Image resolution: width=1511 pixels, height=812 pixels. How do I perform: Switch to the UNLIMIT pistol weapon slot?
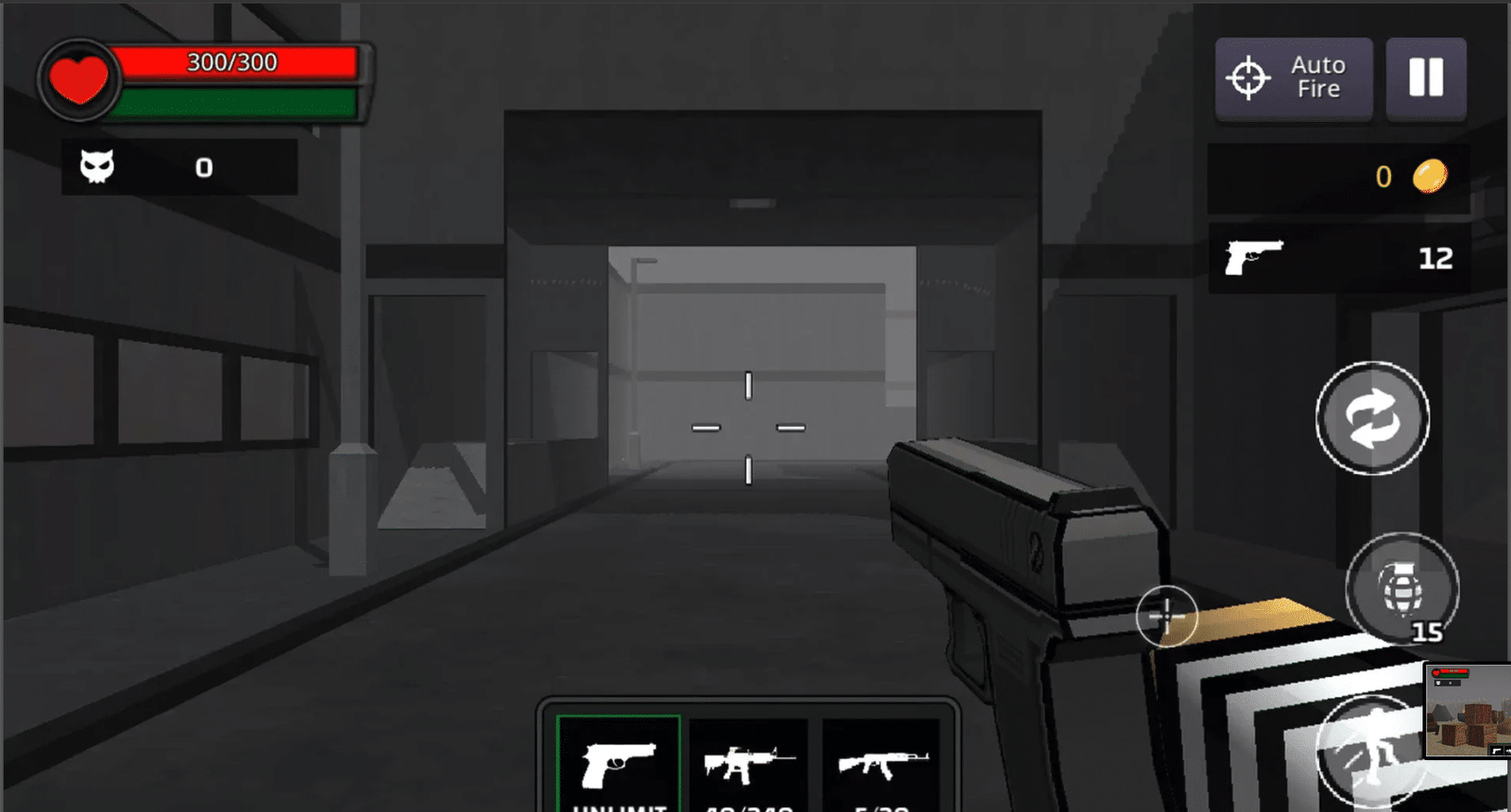pyautogui.click(x=619, y=760)
